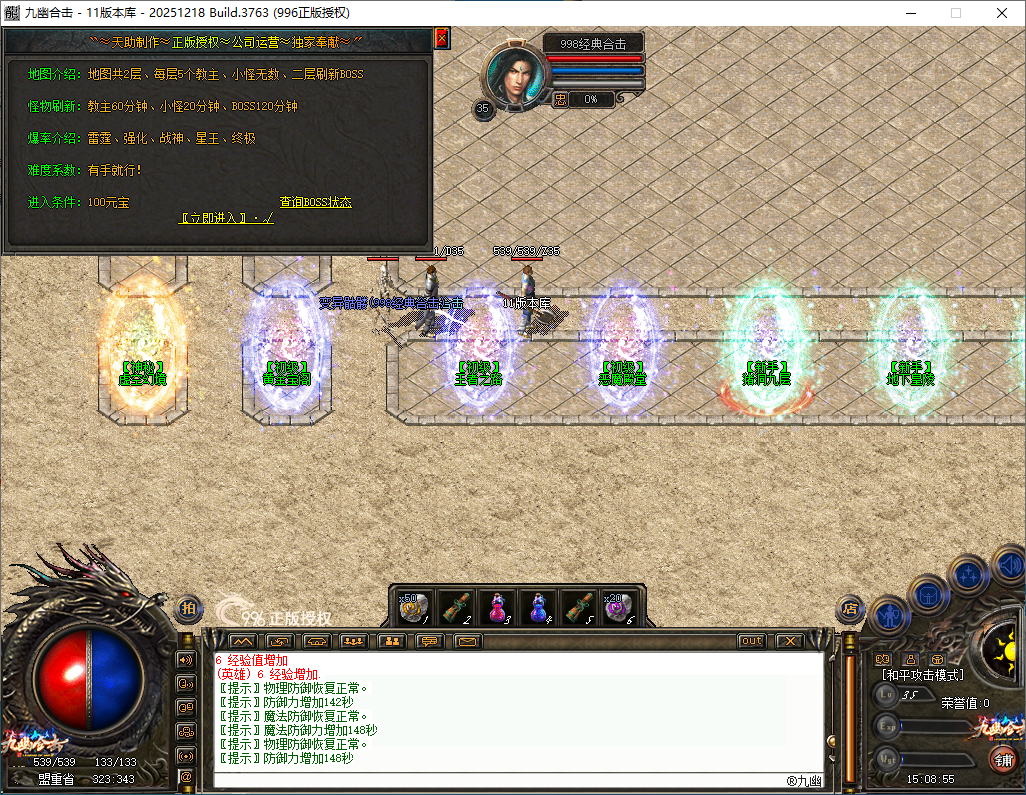The image size is (1026, 795).
Task: Open the round 店 shop button
Action: click(850, 607)
